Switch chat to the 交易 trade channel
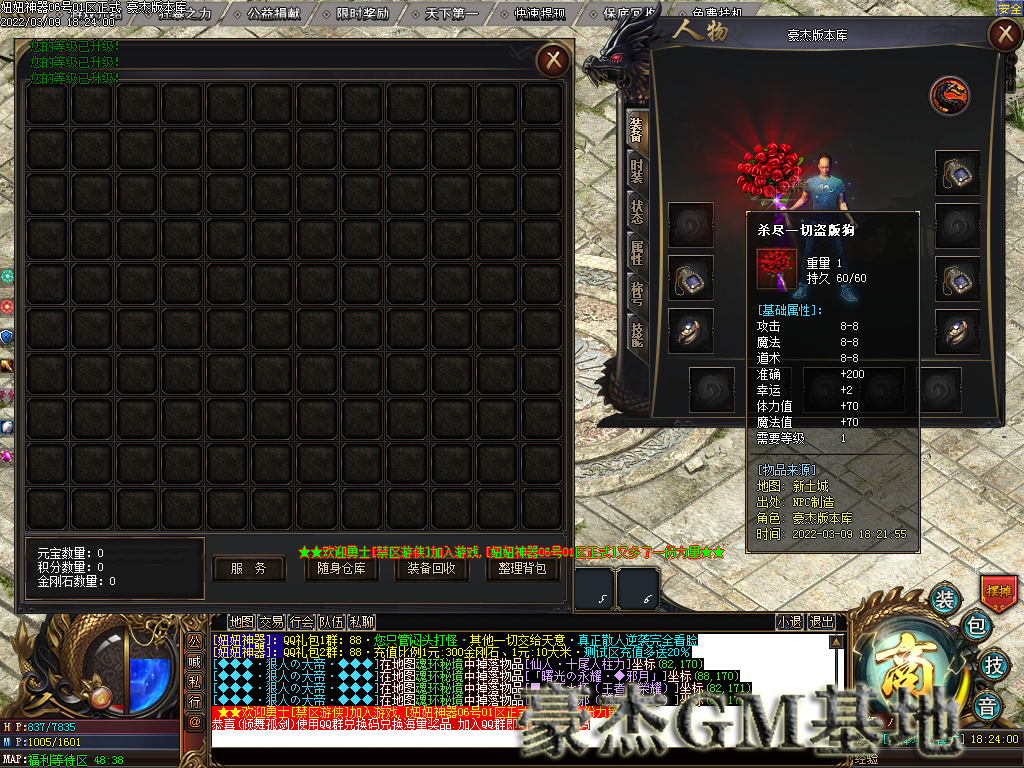Viewport: 1024px width, 768px height. click(272, 622)
